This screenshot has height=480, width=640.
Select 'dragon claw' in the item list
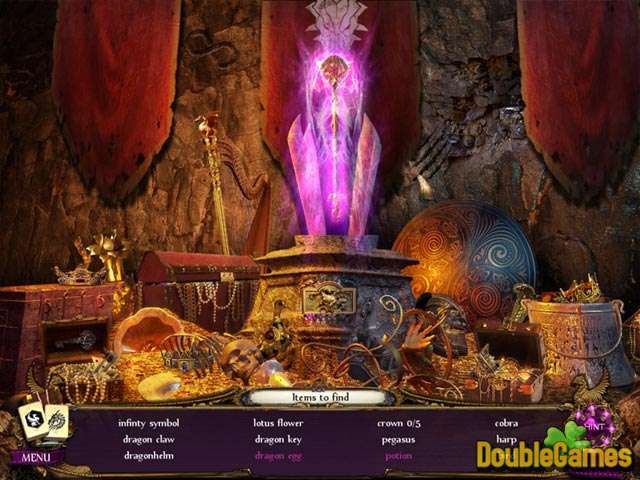(149, 439)
